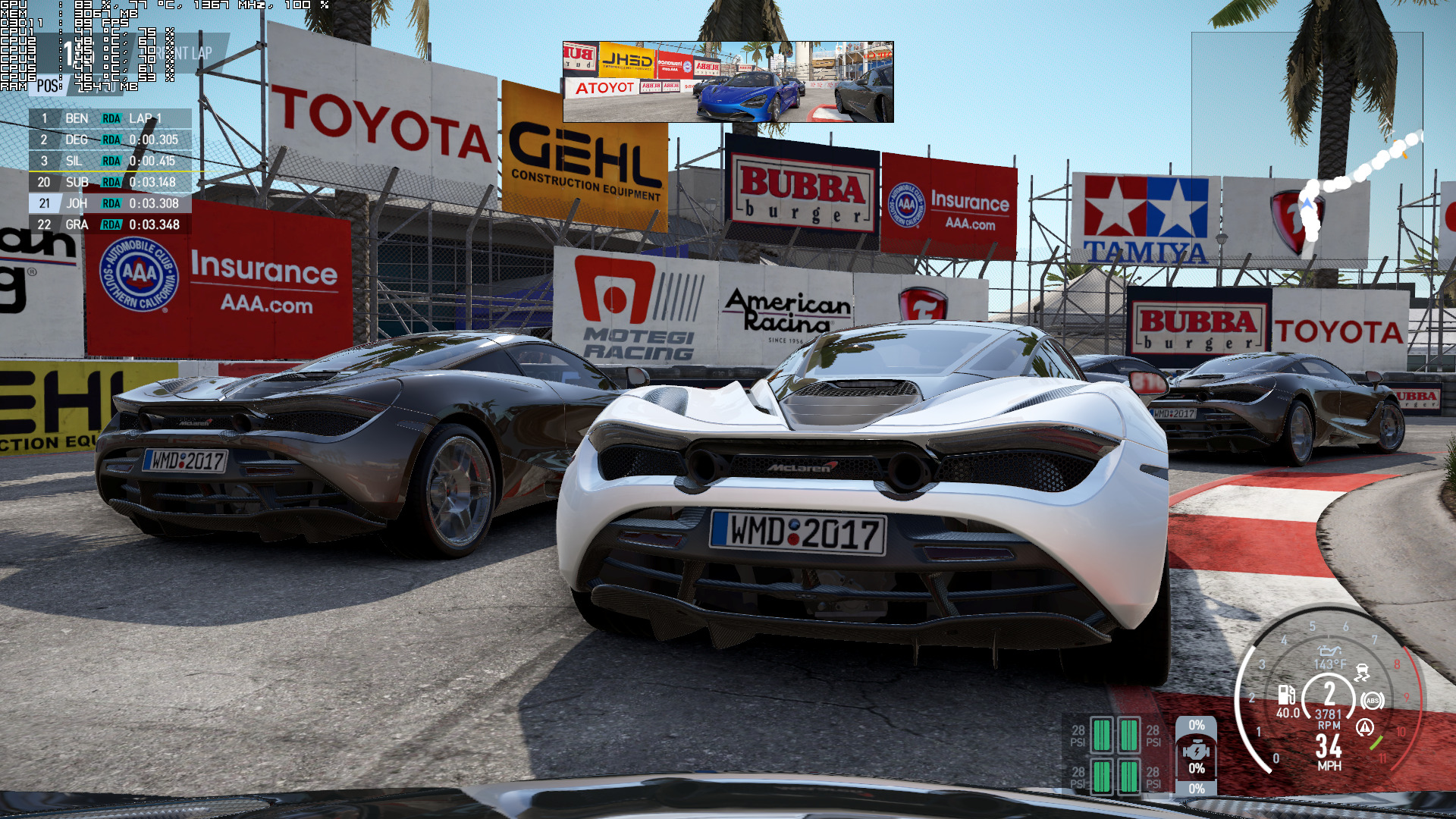Select the engine damage icon
The image size is (1456, 819).
[1196, 751]
